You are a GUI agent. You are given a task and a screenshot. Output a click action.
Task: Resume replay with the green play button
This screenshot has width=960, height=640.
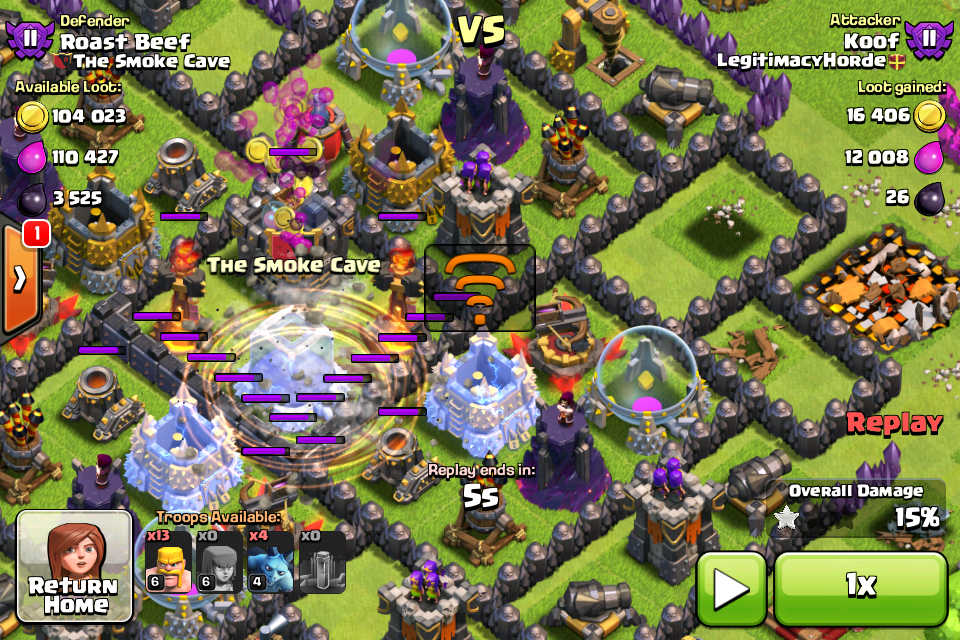point(732,587)
